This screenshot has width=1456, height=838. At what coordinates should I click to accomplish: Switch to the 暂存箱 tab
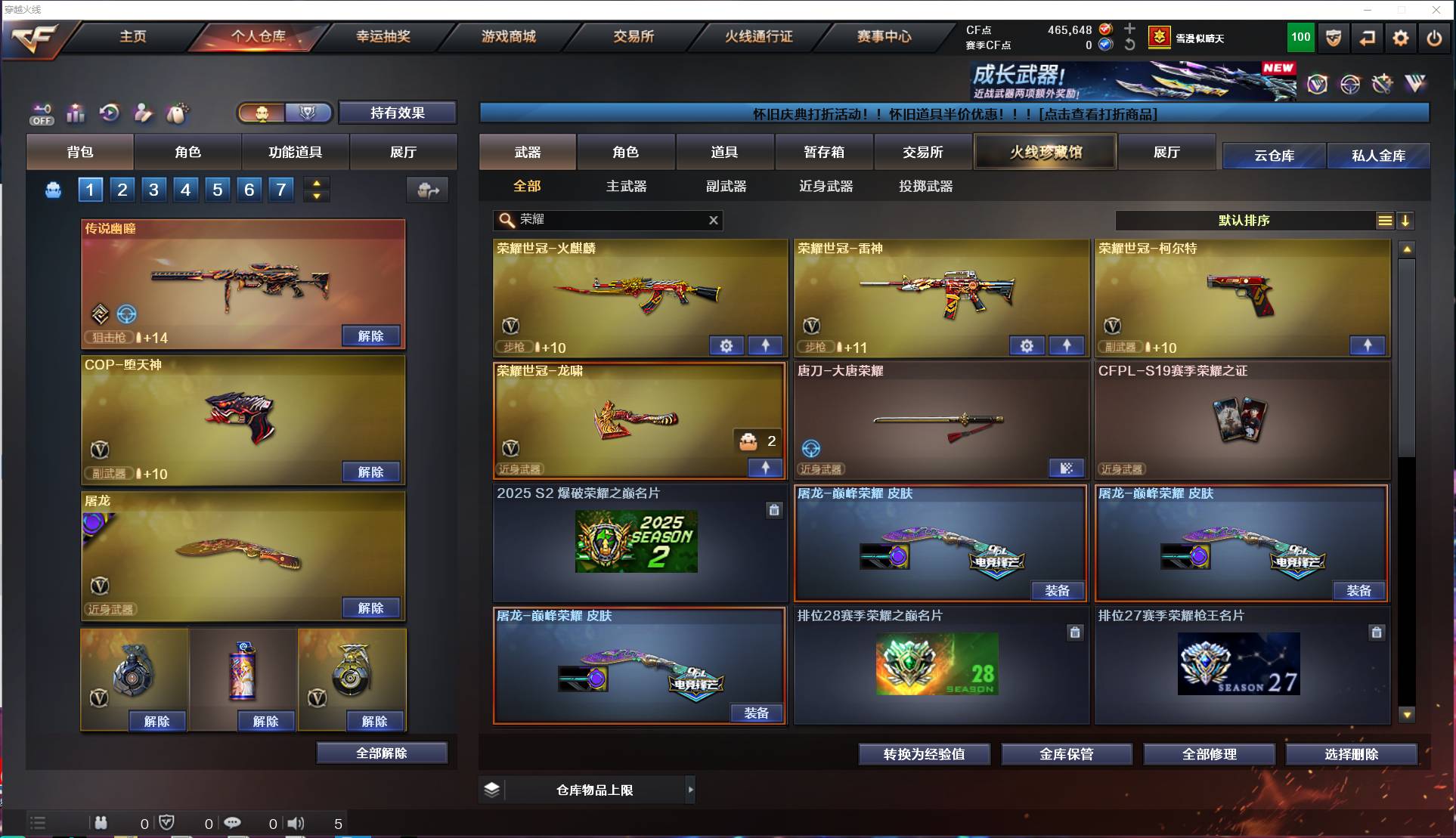point(824,151)
